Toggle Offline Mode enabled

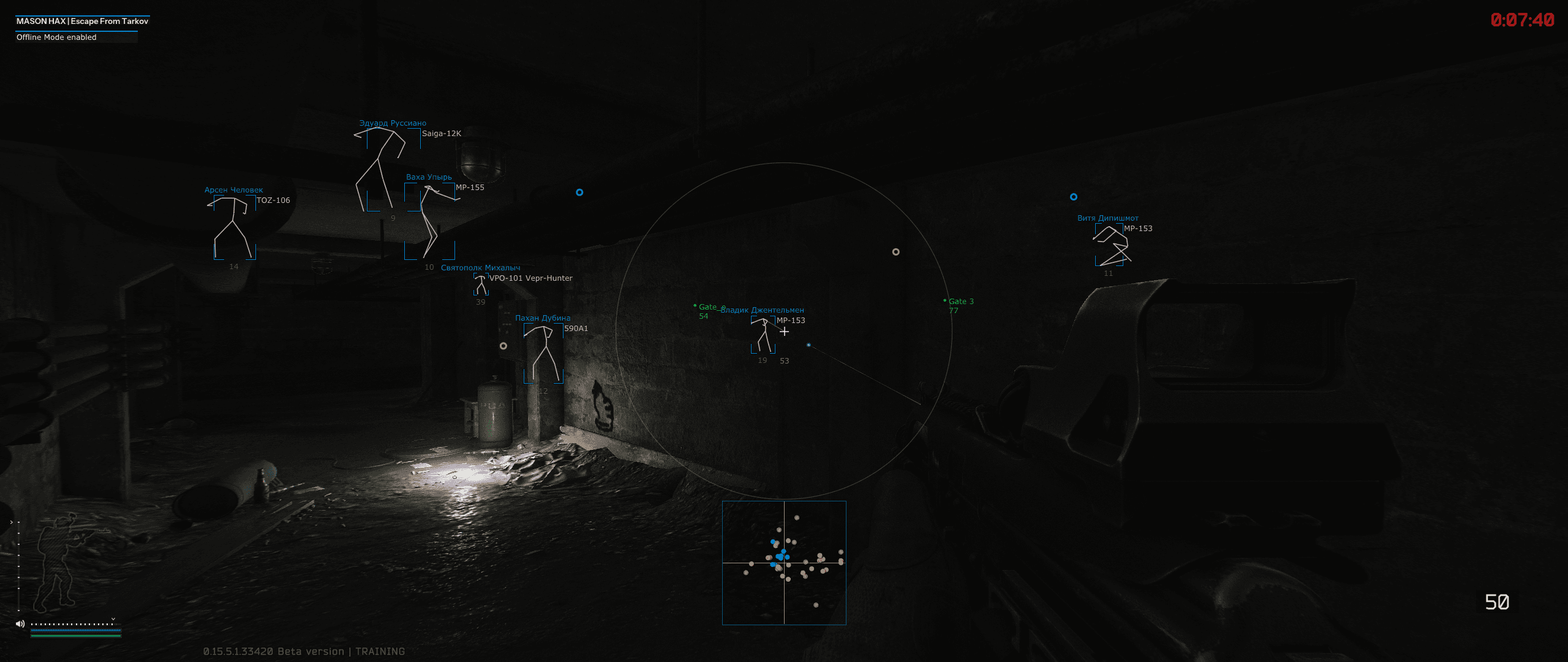coord(56,37)
